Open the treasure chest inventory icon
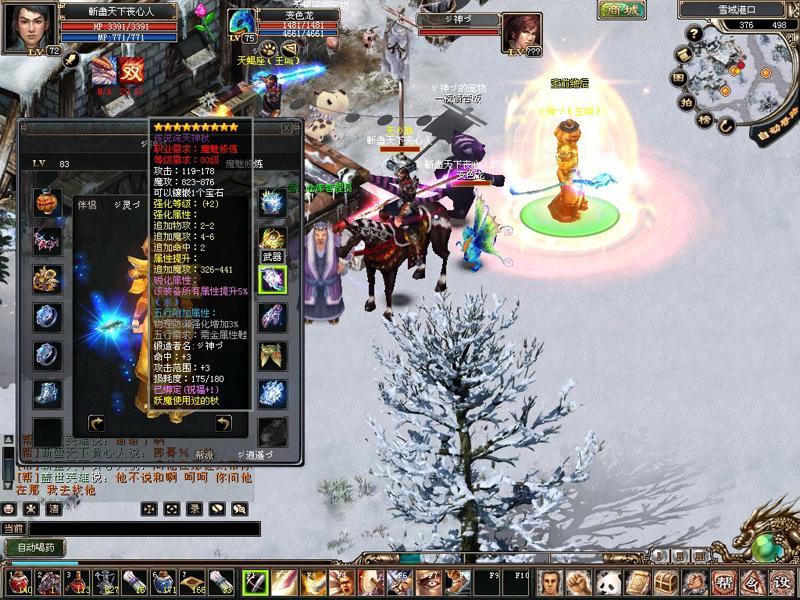Screen dimensions: 800x600 coord(665,582)
